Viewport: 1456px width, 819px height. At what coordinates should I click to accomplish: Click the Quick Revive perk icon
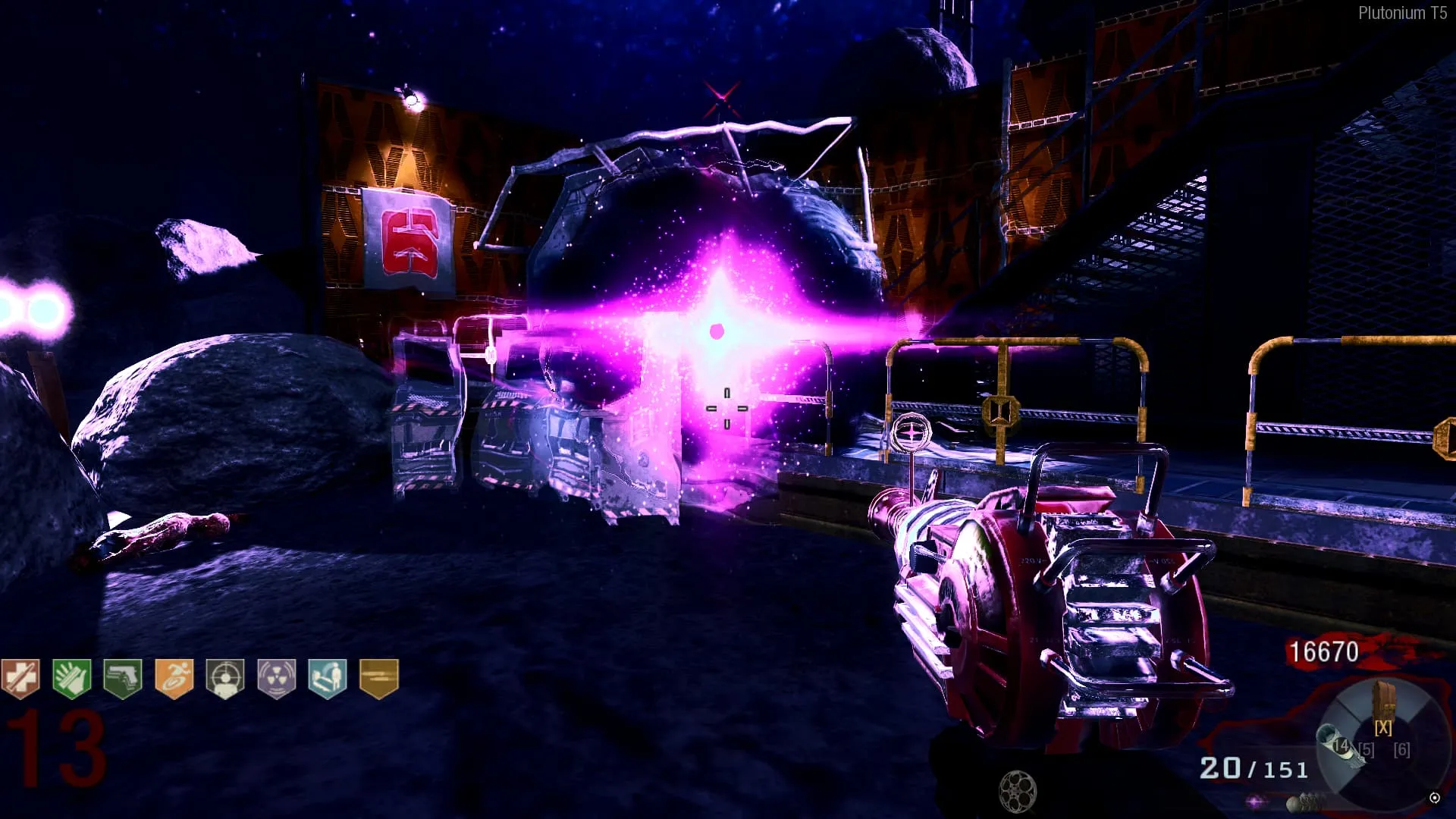point(328,677)
